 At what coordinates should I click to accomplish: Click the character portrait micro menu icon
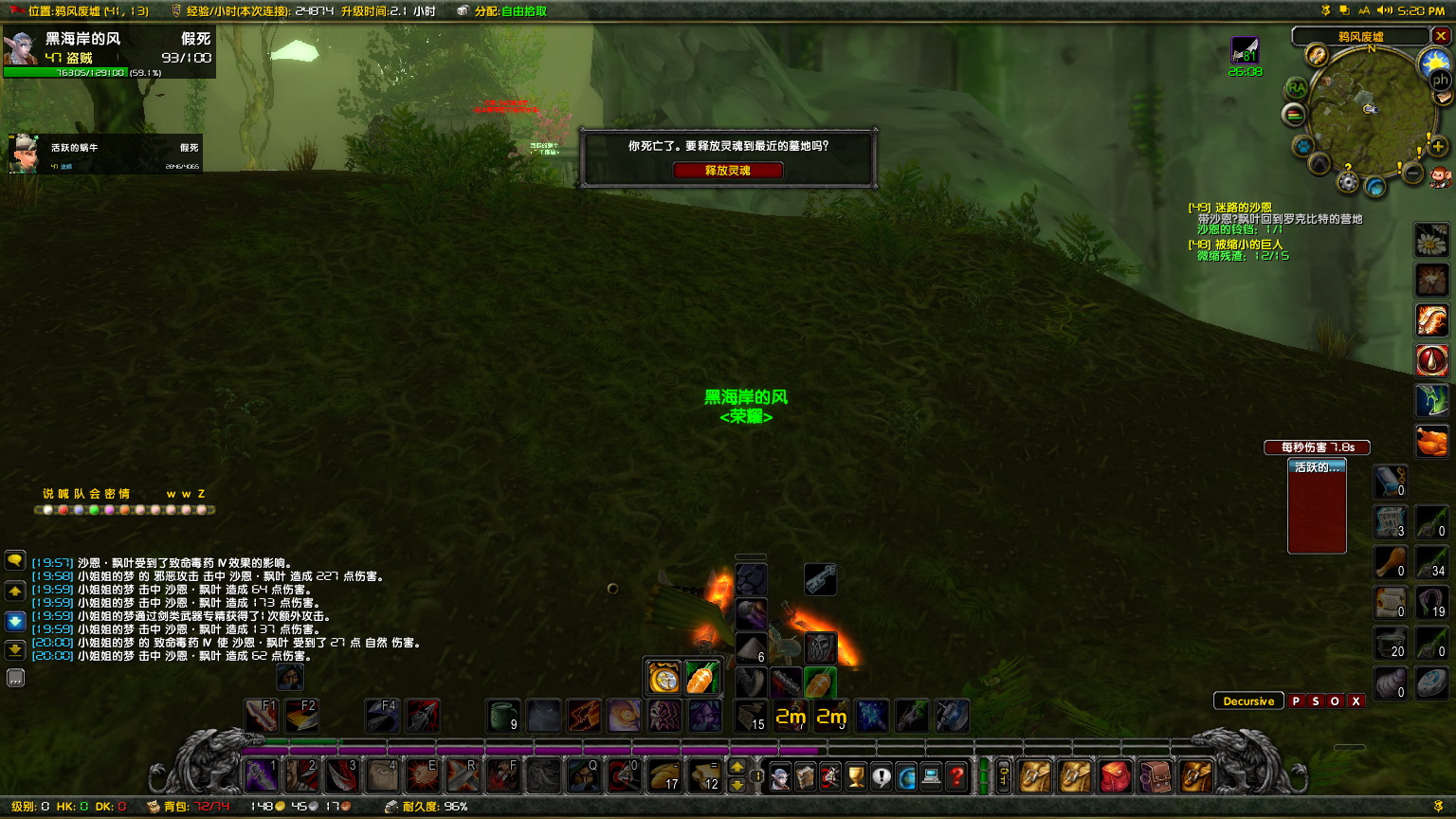(x=779, y=776)
